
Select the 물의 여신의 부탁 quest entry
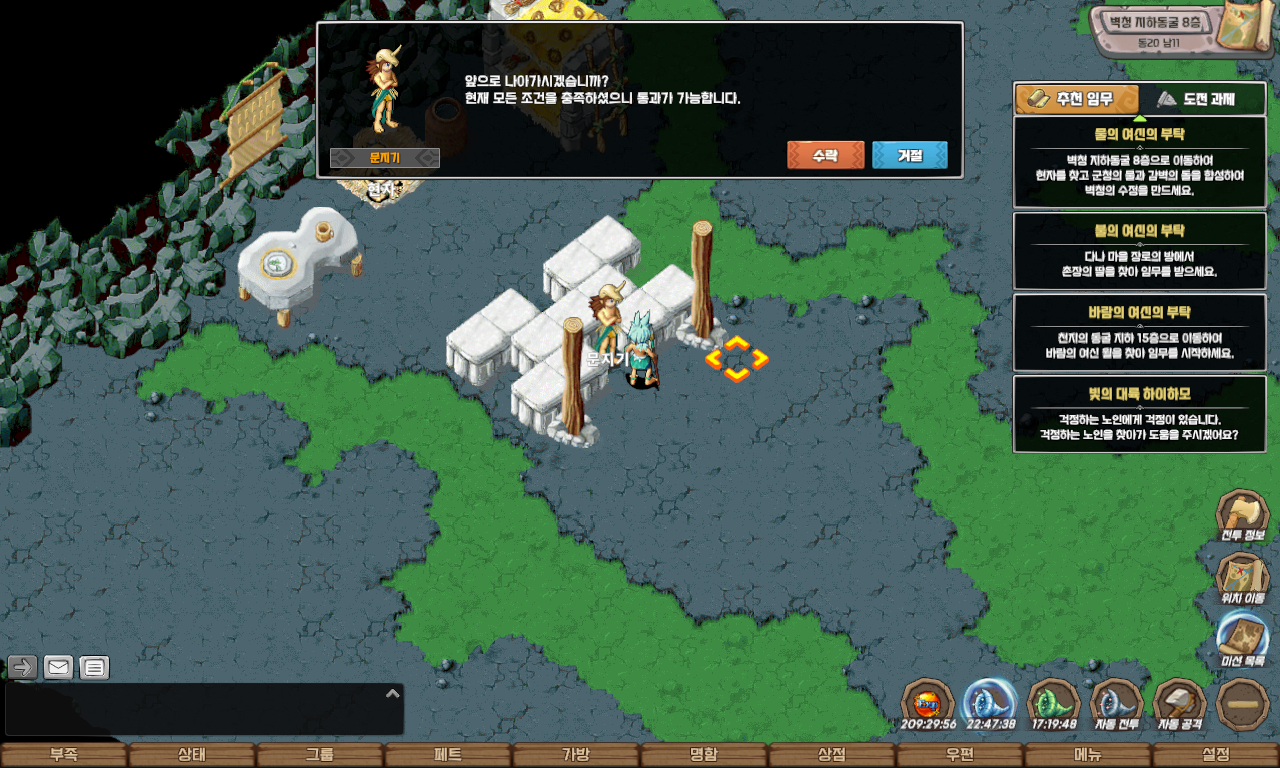point(1139,162)
